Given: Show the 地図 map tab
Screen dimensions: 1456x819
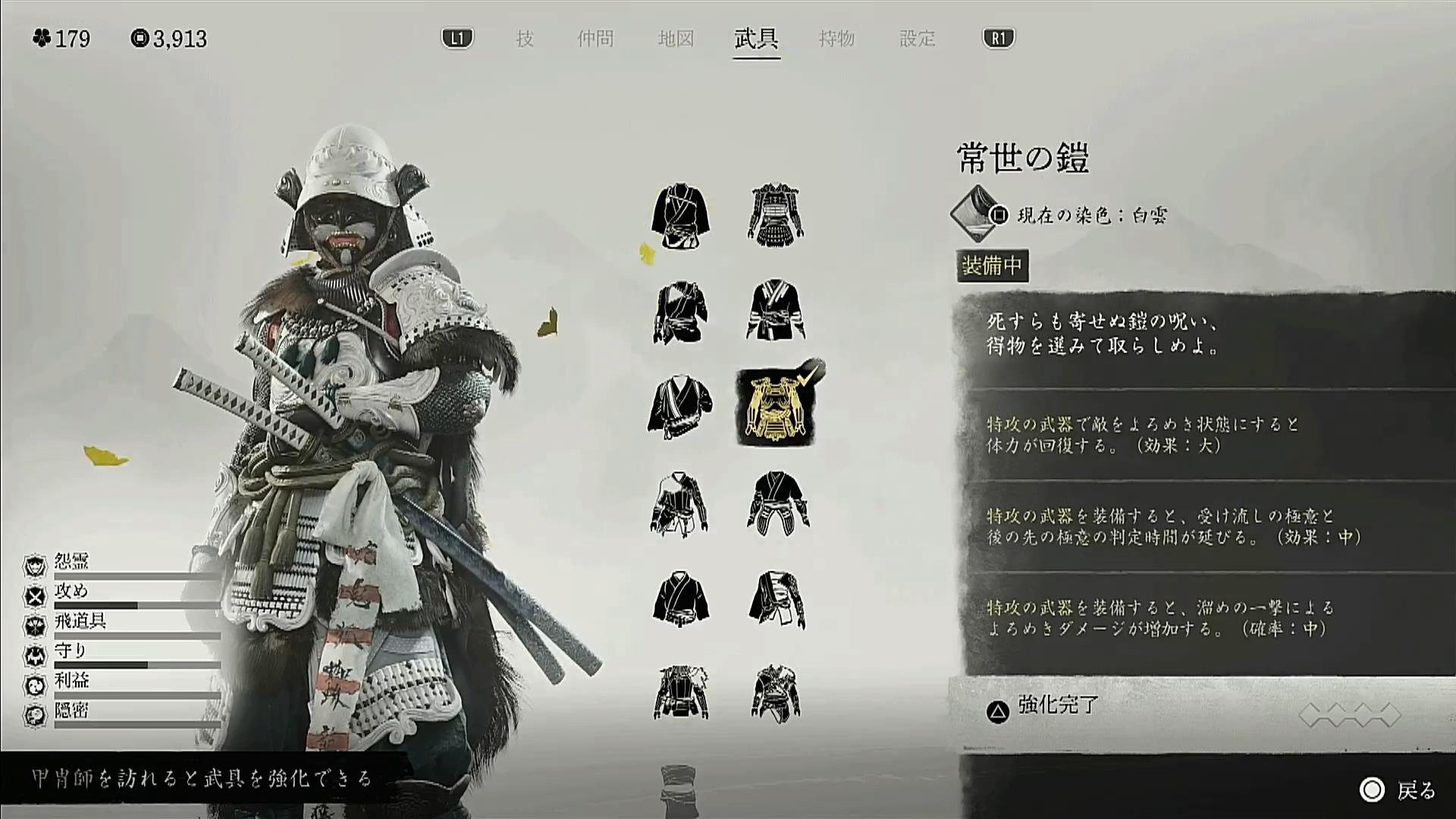Looking at the screenshot, I should [x=676, y=39].
